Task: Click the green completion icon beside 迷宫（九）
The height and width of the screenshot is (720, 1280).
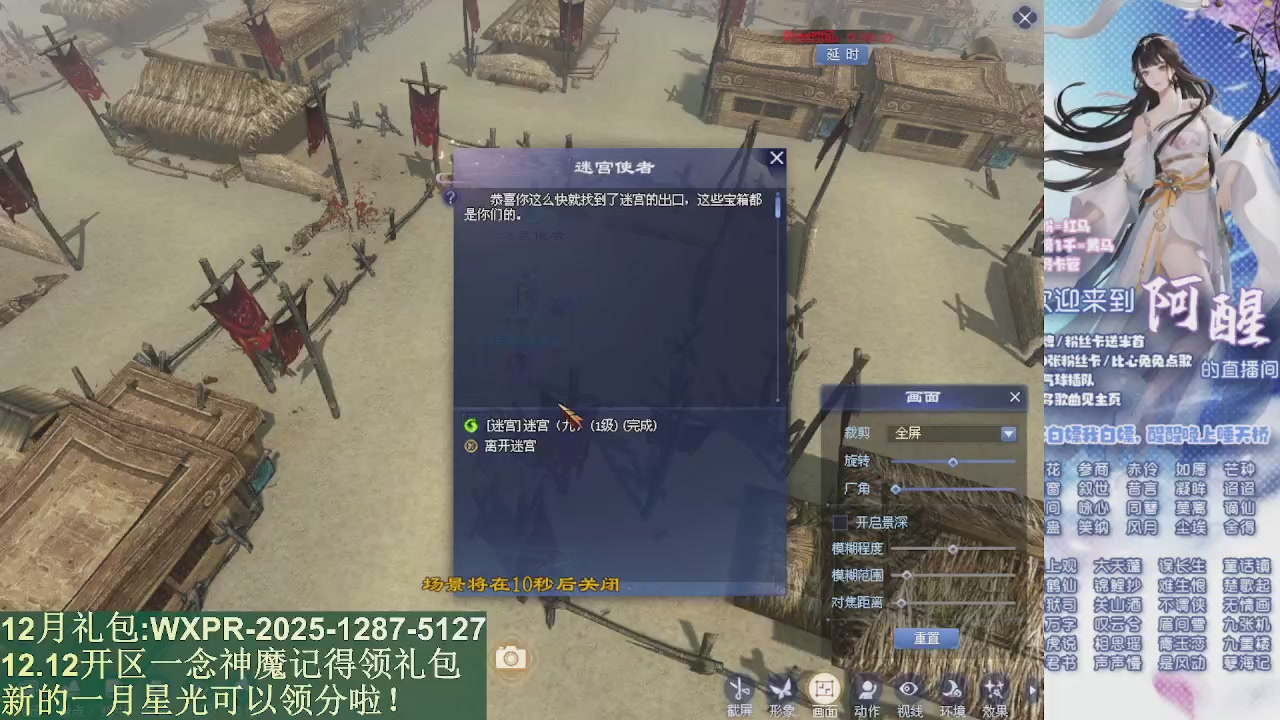Action: (470, 425)
